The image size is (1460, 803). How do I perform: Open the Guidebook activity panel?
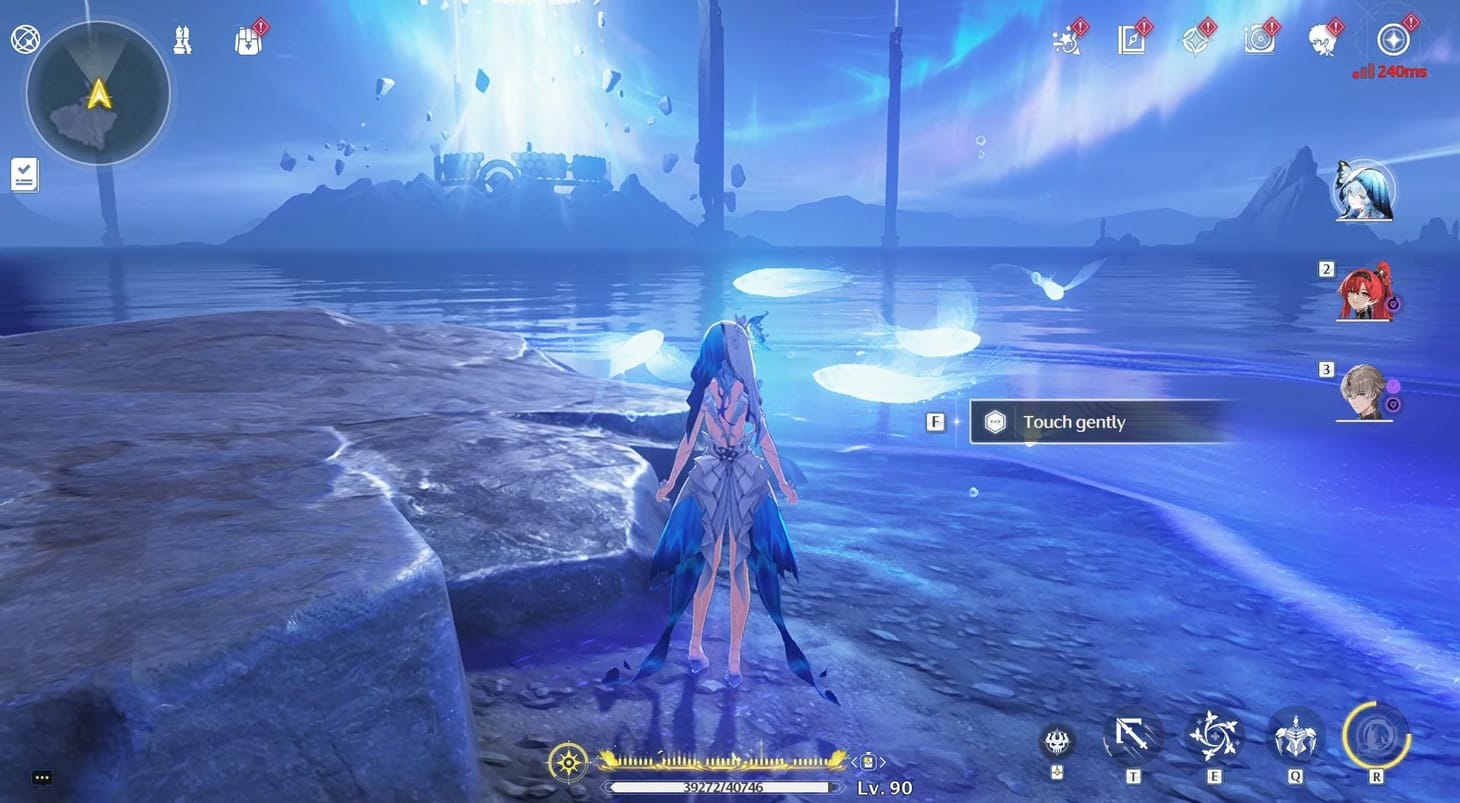1131,40
